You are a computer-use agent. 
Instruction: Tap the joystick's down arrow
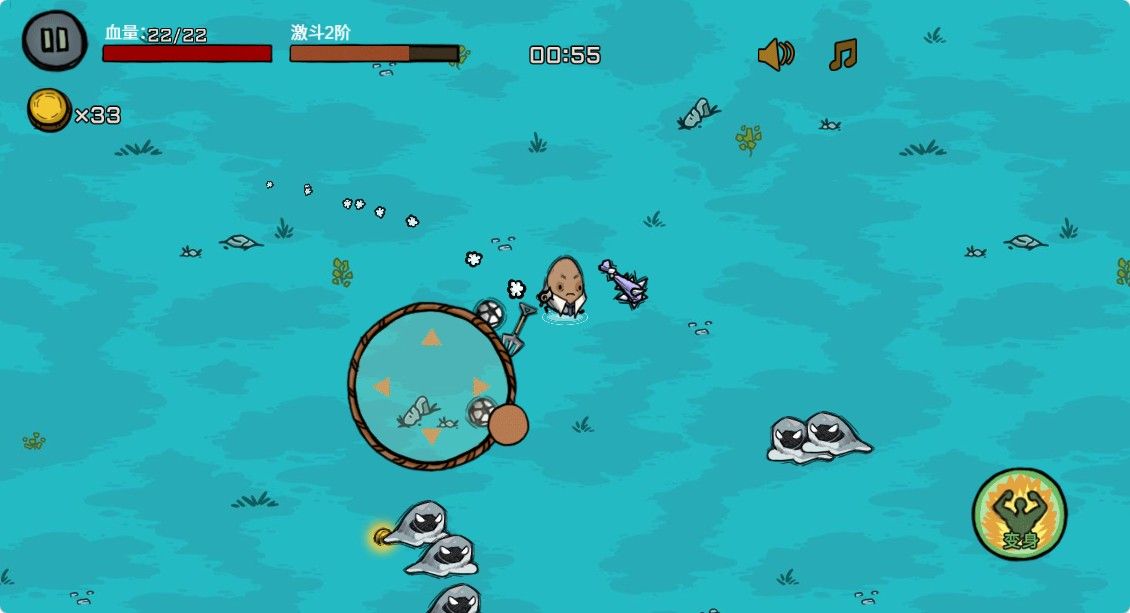tap(431, 436)
